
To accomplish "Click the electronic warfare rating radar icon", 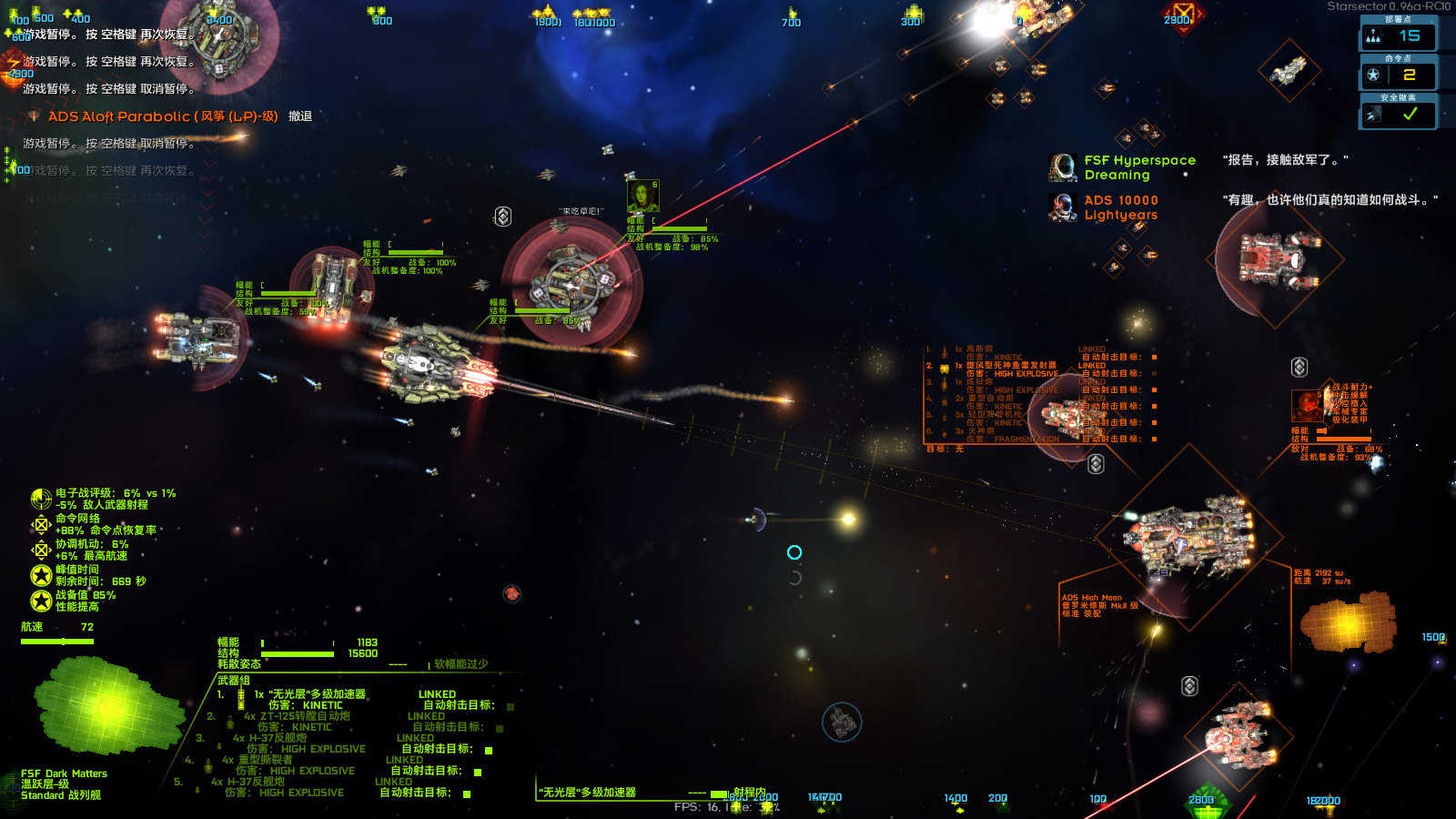I will point(41,499).
